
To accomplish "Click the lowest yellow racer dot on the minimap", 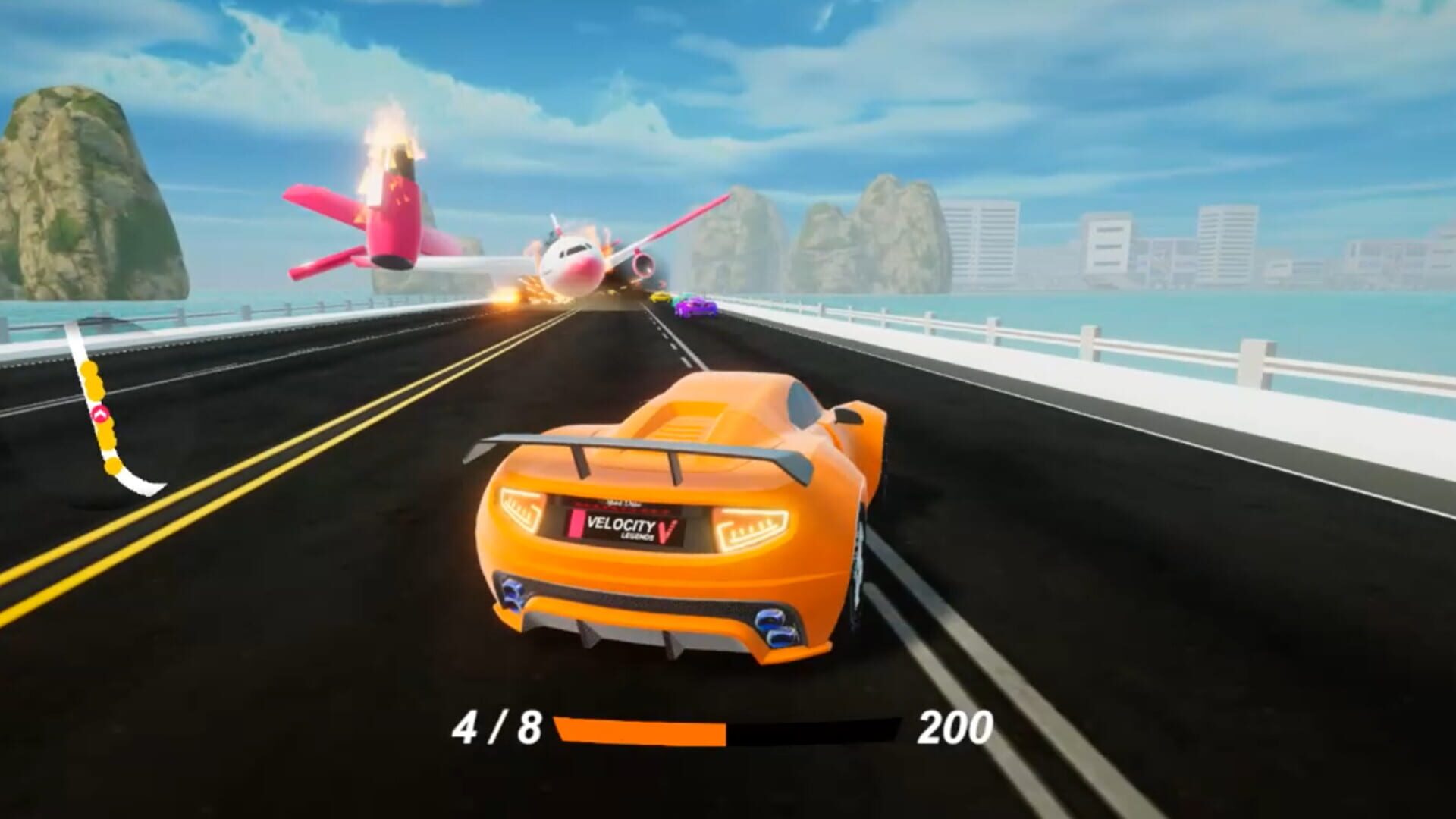I will 112,466.
